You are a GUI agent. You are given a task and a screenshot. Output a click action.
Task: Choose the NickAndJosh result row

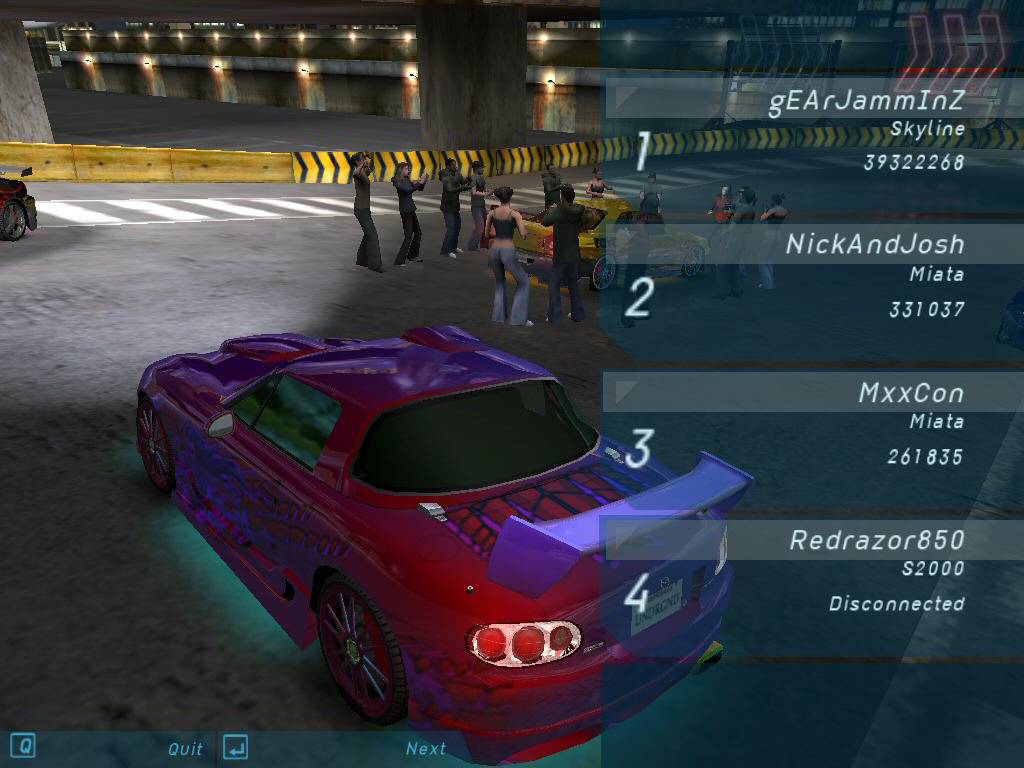coord(874,245)
